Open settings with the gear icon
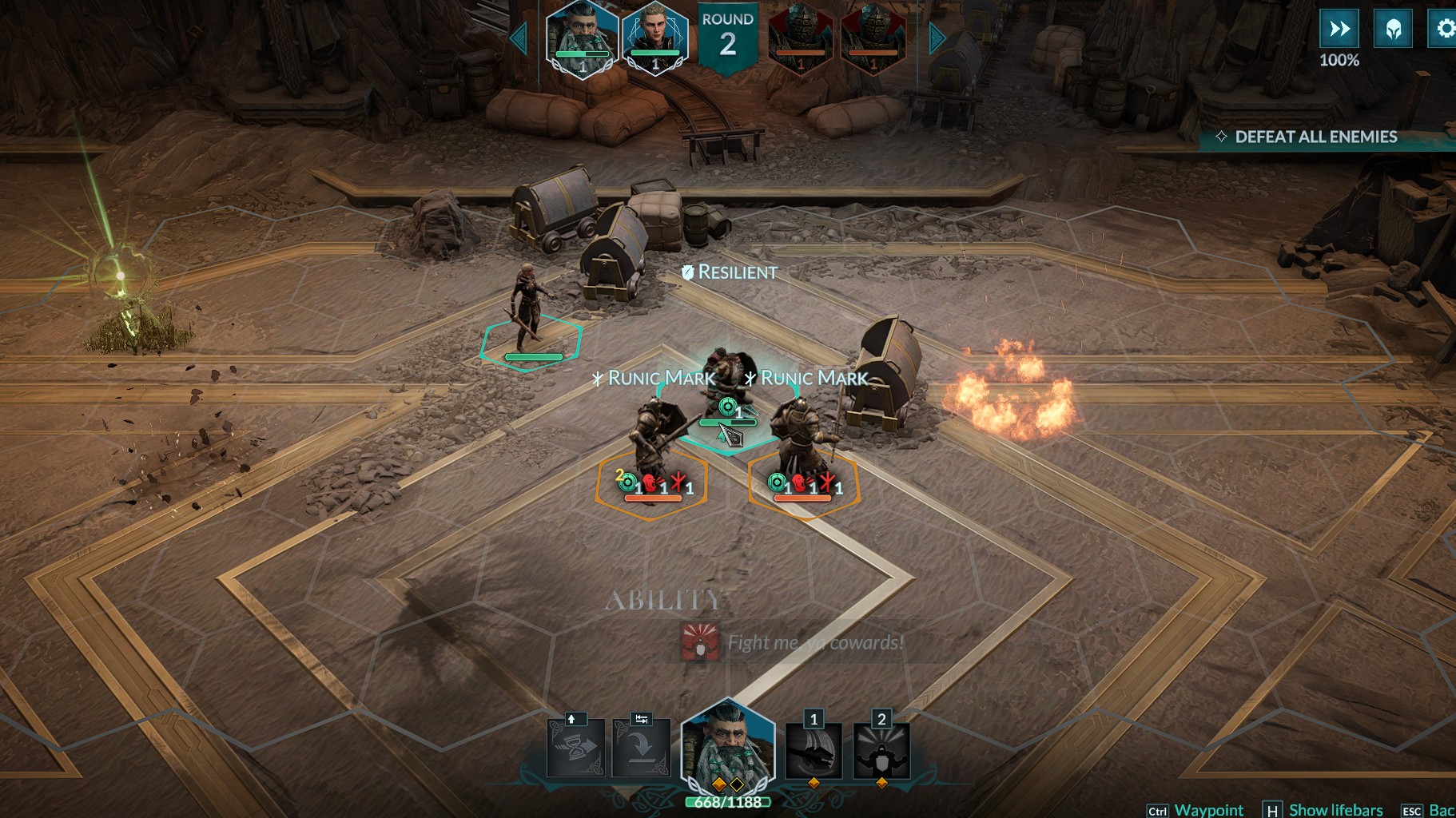 tap(1444, 30)
